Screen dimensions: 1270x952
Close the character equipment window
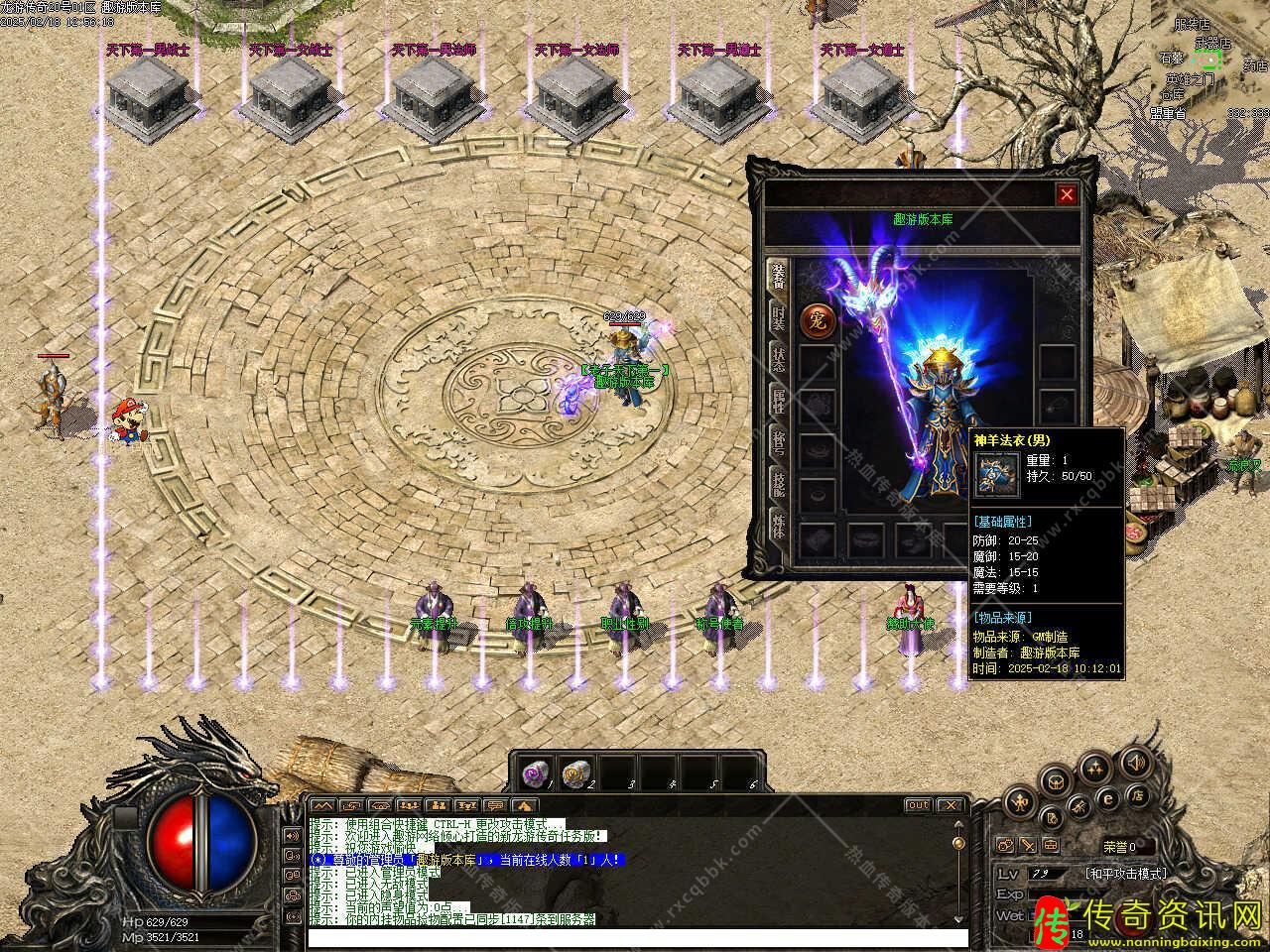1067,195
